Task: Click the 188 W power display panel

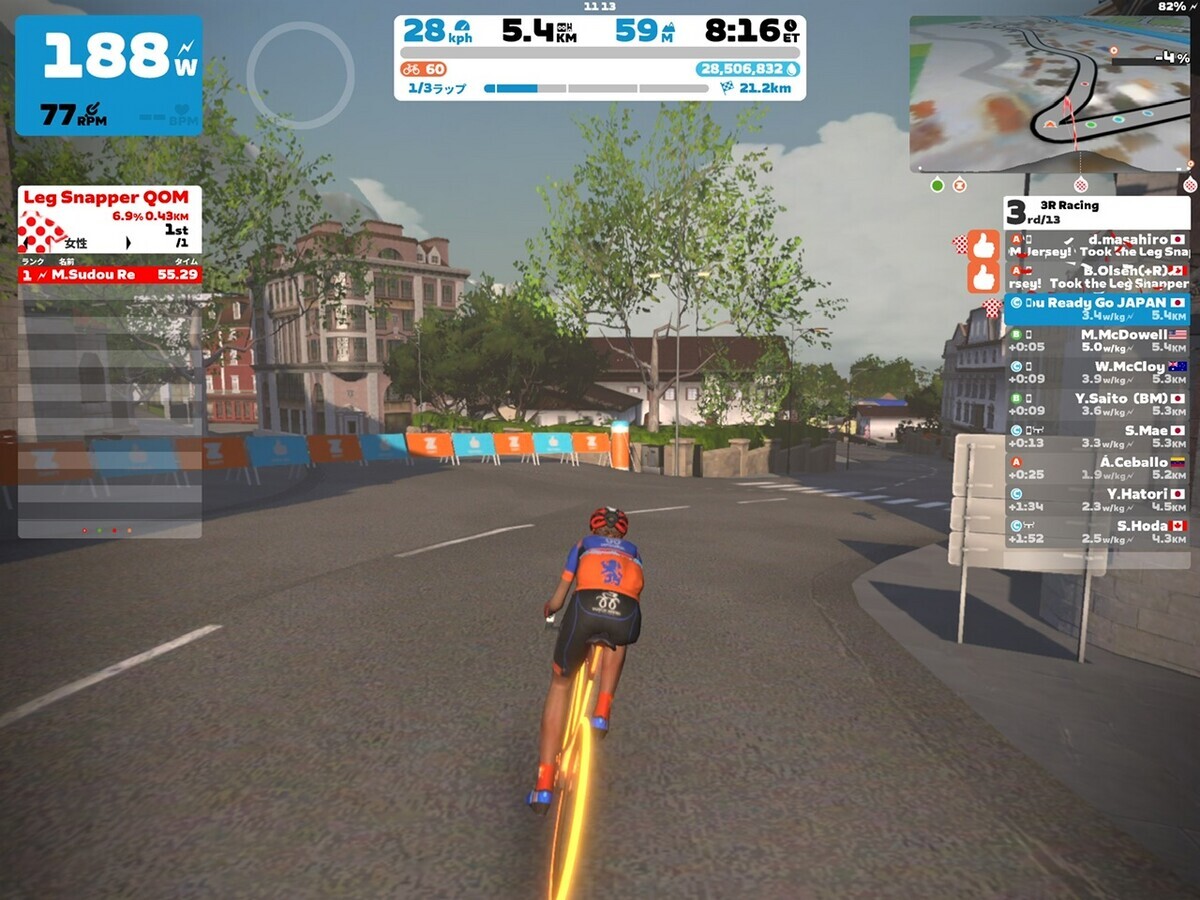Action: pos(108,75)
